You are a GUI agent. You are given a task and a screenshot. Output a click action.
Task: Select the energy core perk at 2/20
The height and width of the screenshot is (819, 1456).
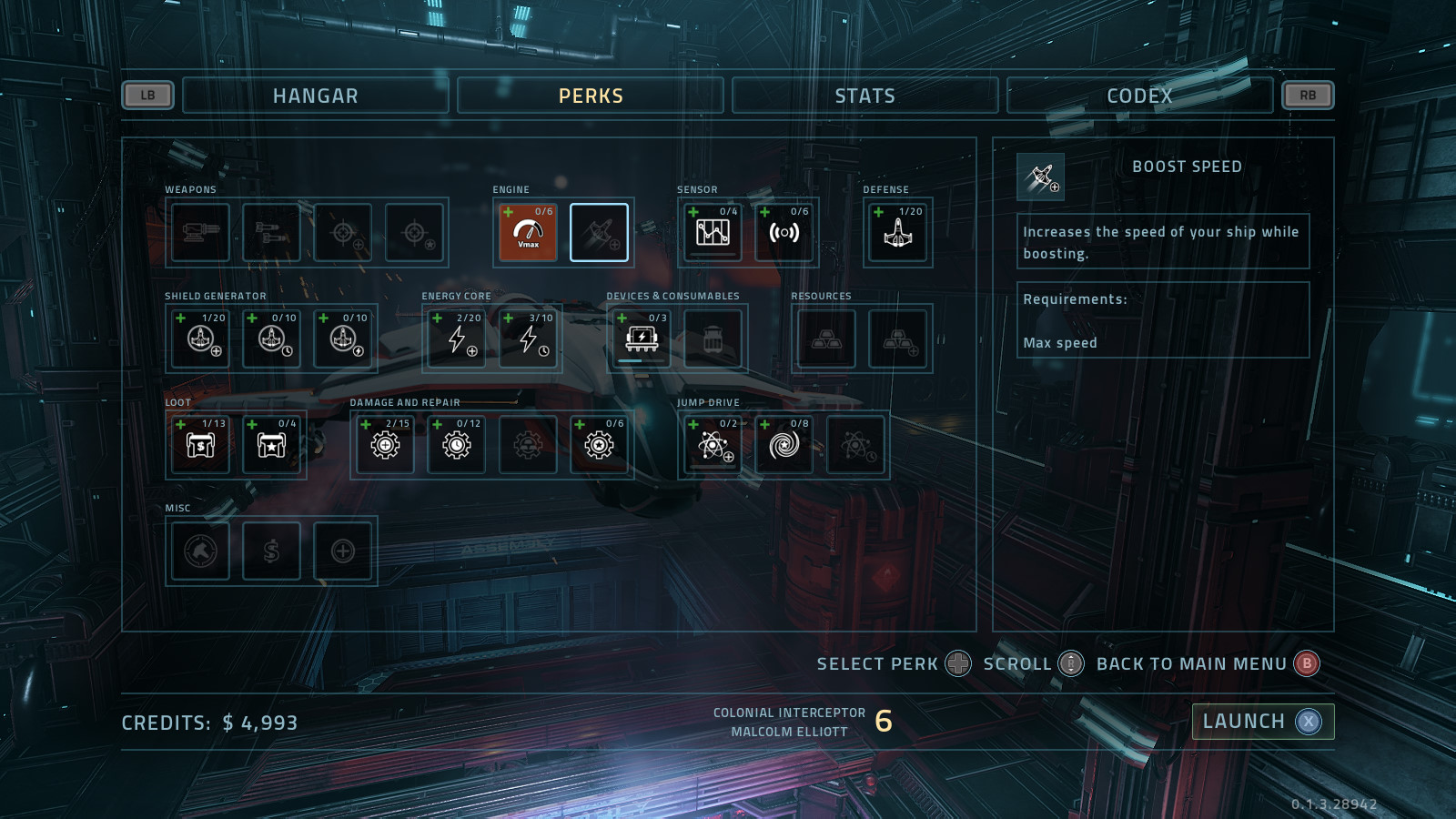[x=457, y=339]
